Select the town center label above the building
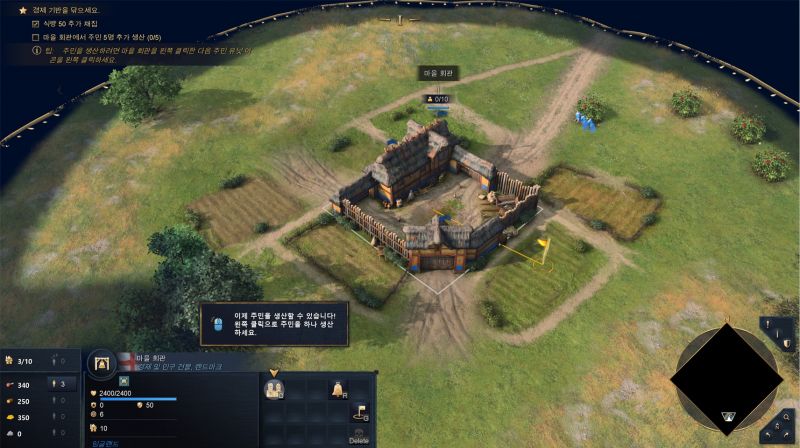 tap(437, 74)
